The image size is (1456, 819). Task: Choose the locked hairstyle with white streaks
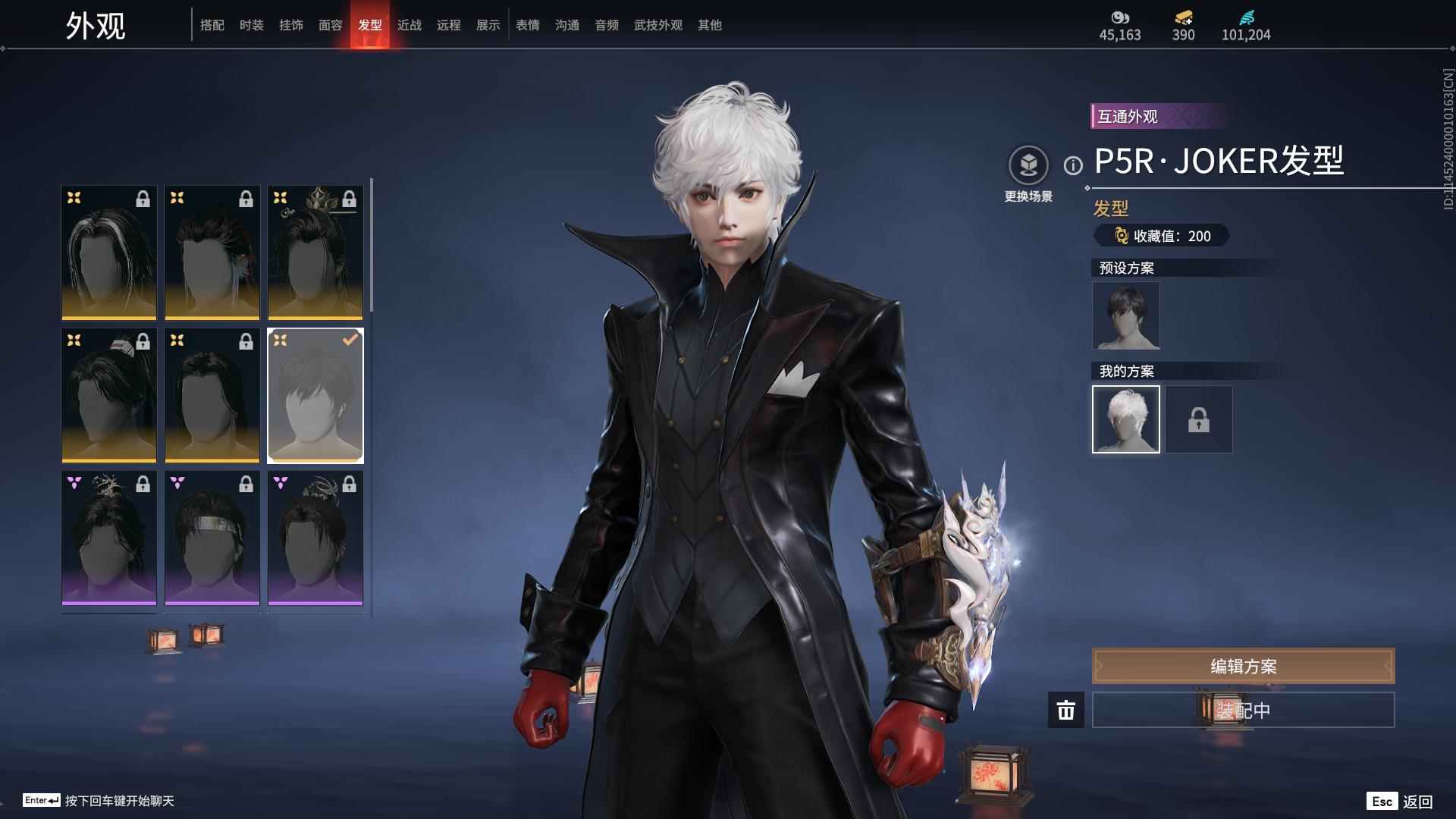point(109,253)
